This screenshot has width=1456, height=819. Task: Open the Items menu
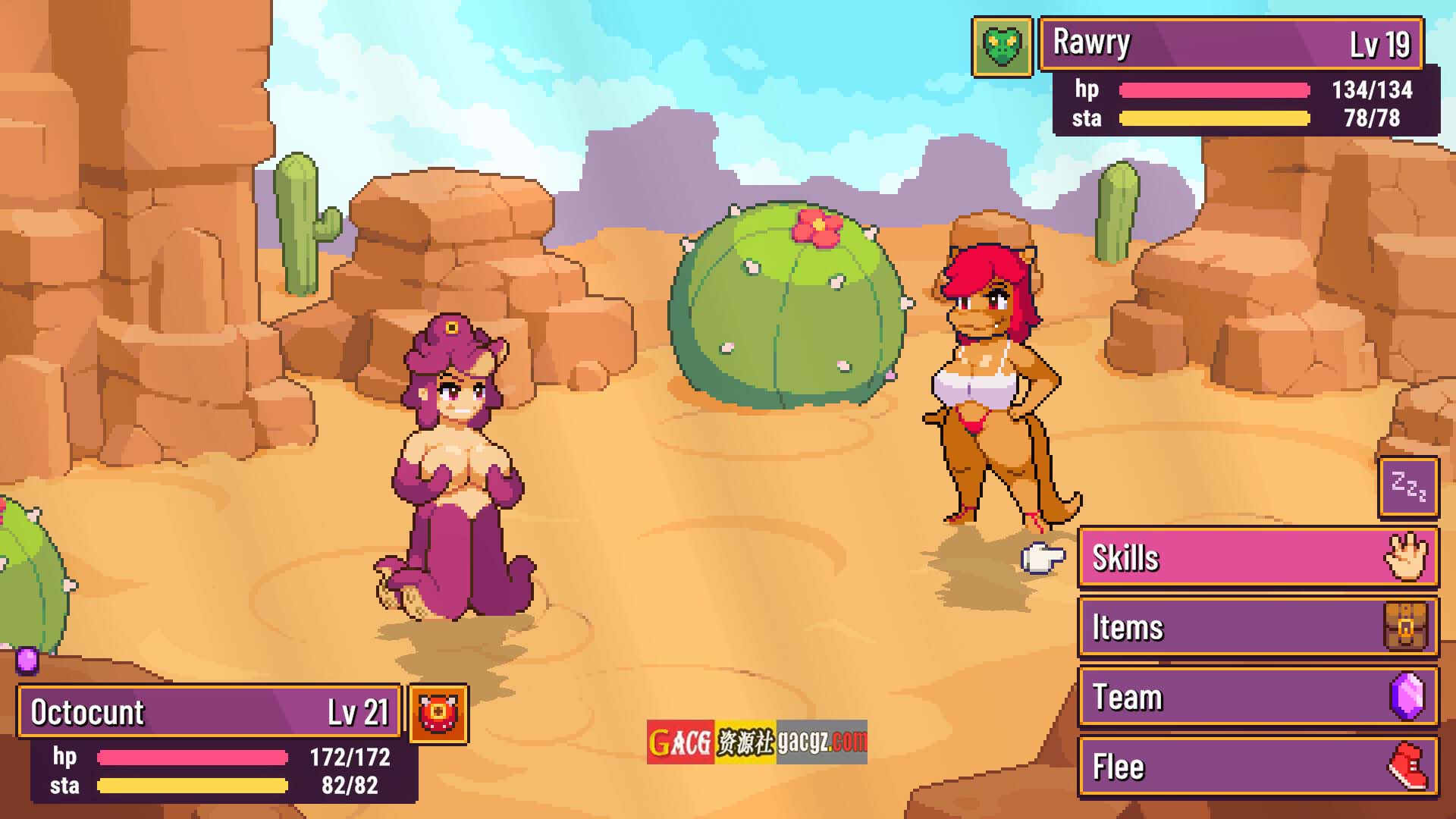click(x=1257, y=628)
